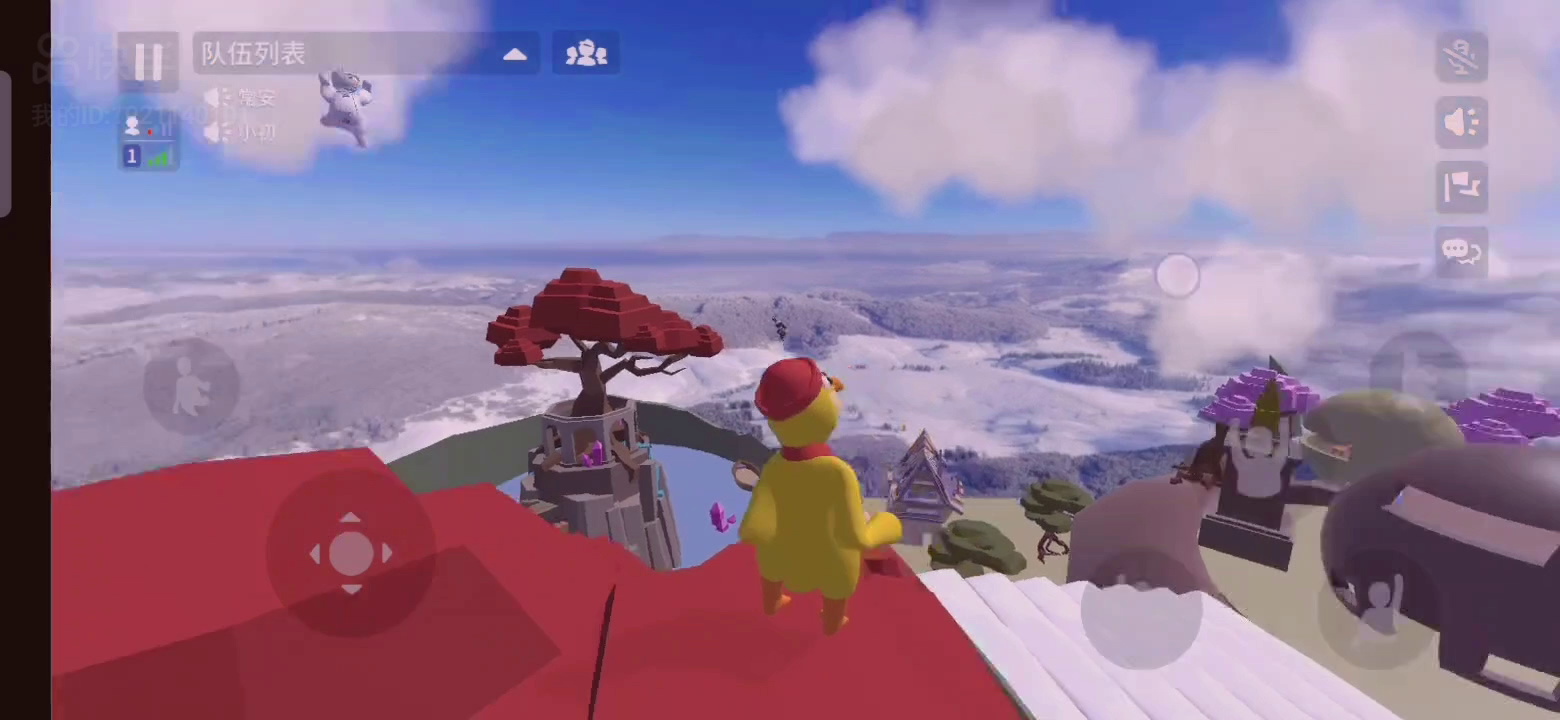Tap the flag checkpoint icon
Viewport: 1560px width, 720px height.
[x=1461, y=187]
